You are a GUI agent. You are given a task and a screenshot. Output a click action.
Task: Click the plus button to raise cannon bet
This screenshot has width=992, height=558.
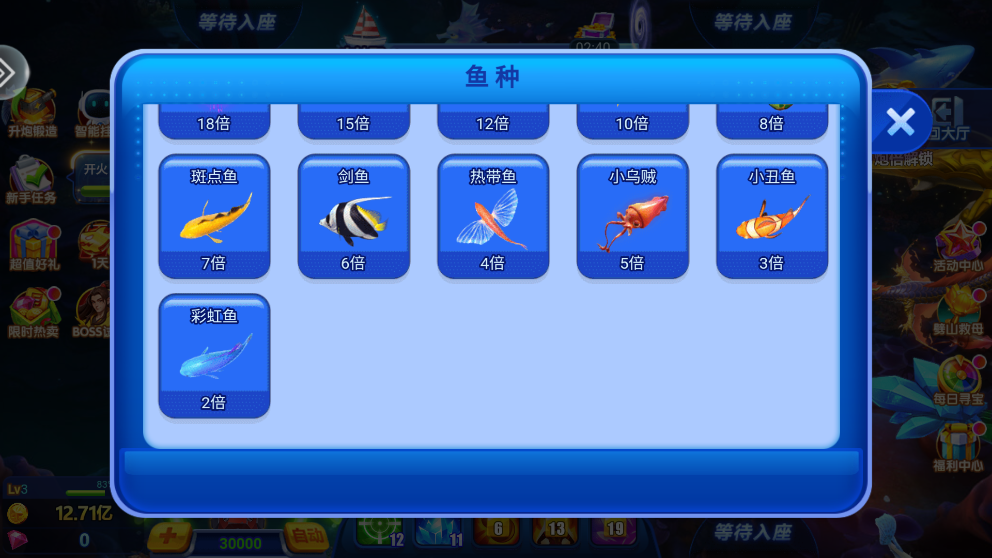pos(169,536)
